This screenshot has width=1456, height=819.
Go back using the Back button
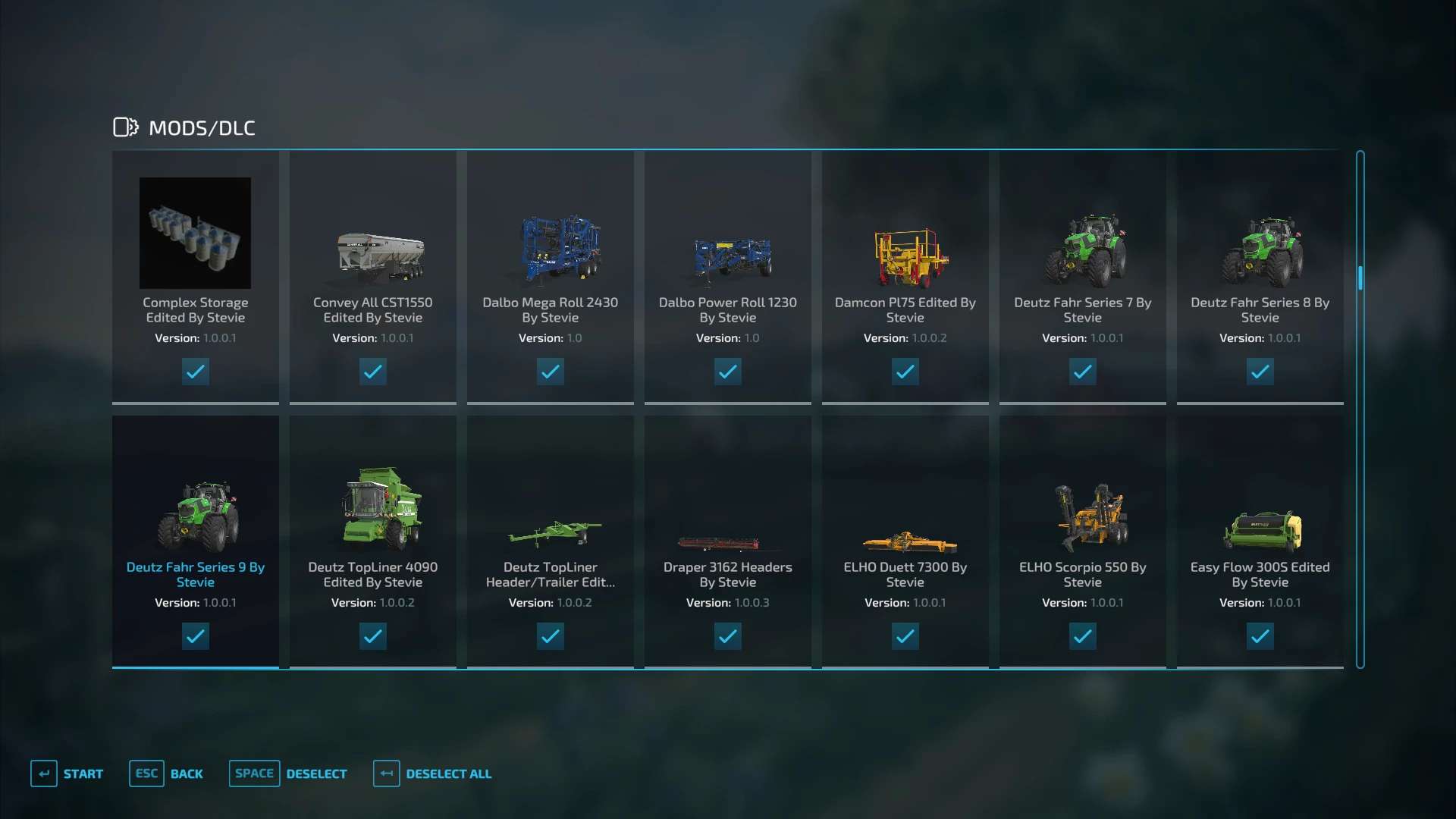167,773
